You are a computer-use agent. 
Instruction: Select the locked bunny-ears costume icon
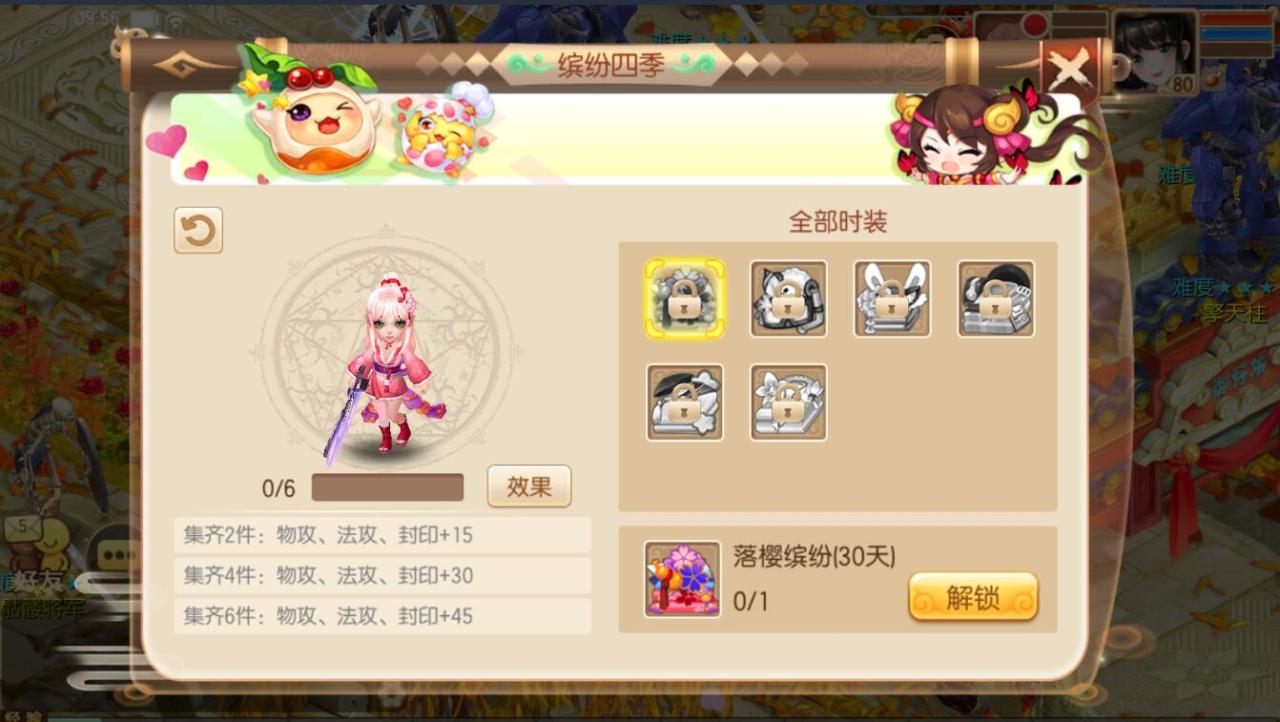click(892, 297)
